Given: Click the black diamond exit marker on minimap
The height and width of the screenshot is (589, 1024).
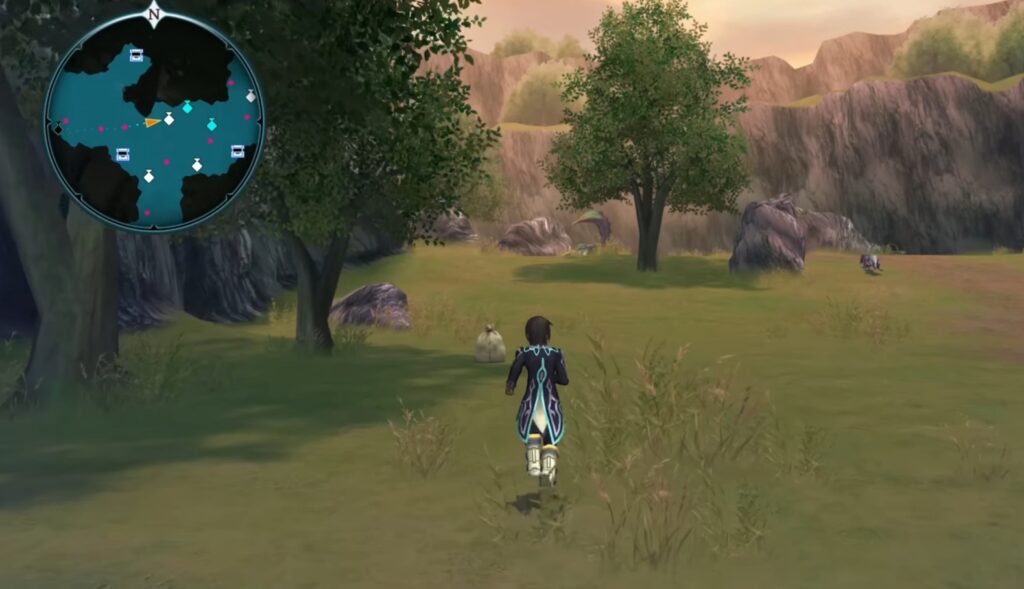Looking at the screenshot, I should (x=58, y=130).
